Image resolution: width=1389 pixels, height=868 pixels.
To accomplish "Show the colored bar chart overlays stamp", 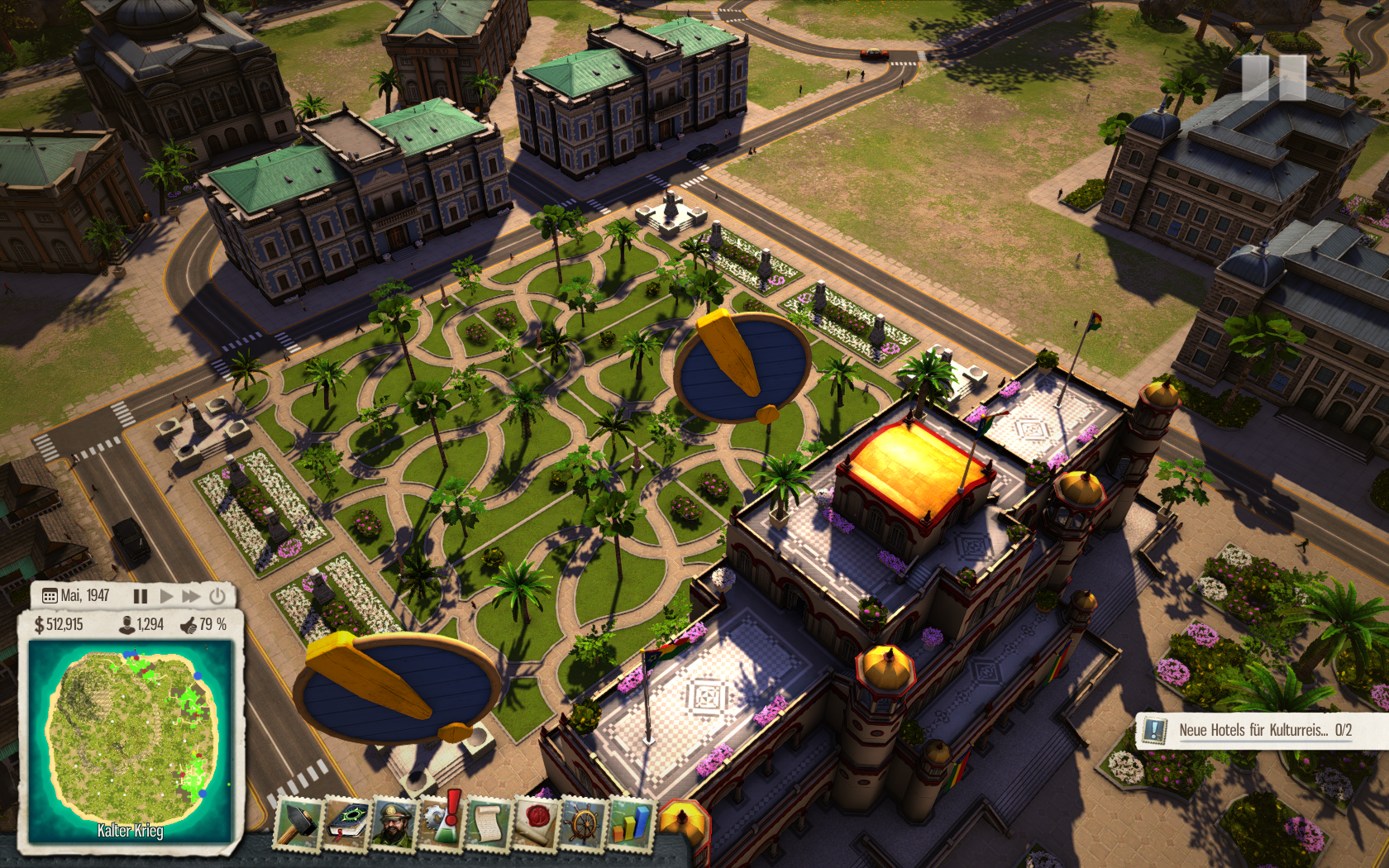I will point(630,824).
